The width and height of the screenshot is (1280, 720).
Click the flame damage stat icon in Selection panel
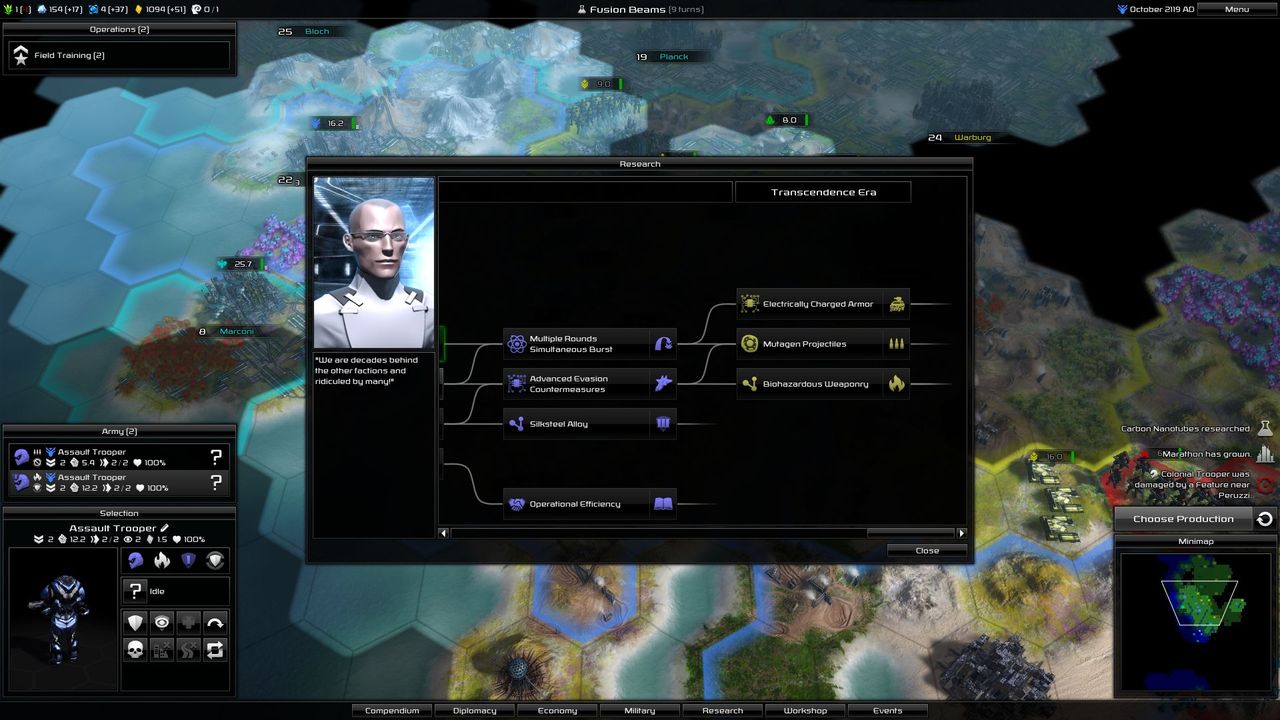click(162, 560)
